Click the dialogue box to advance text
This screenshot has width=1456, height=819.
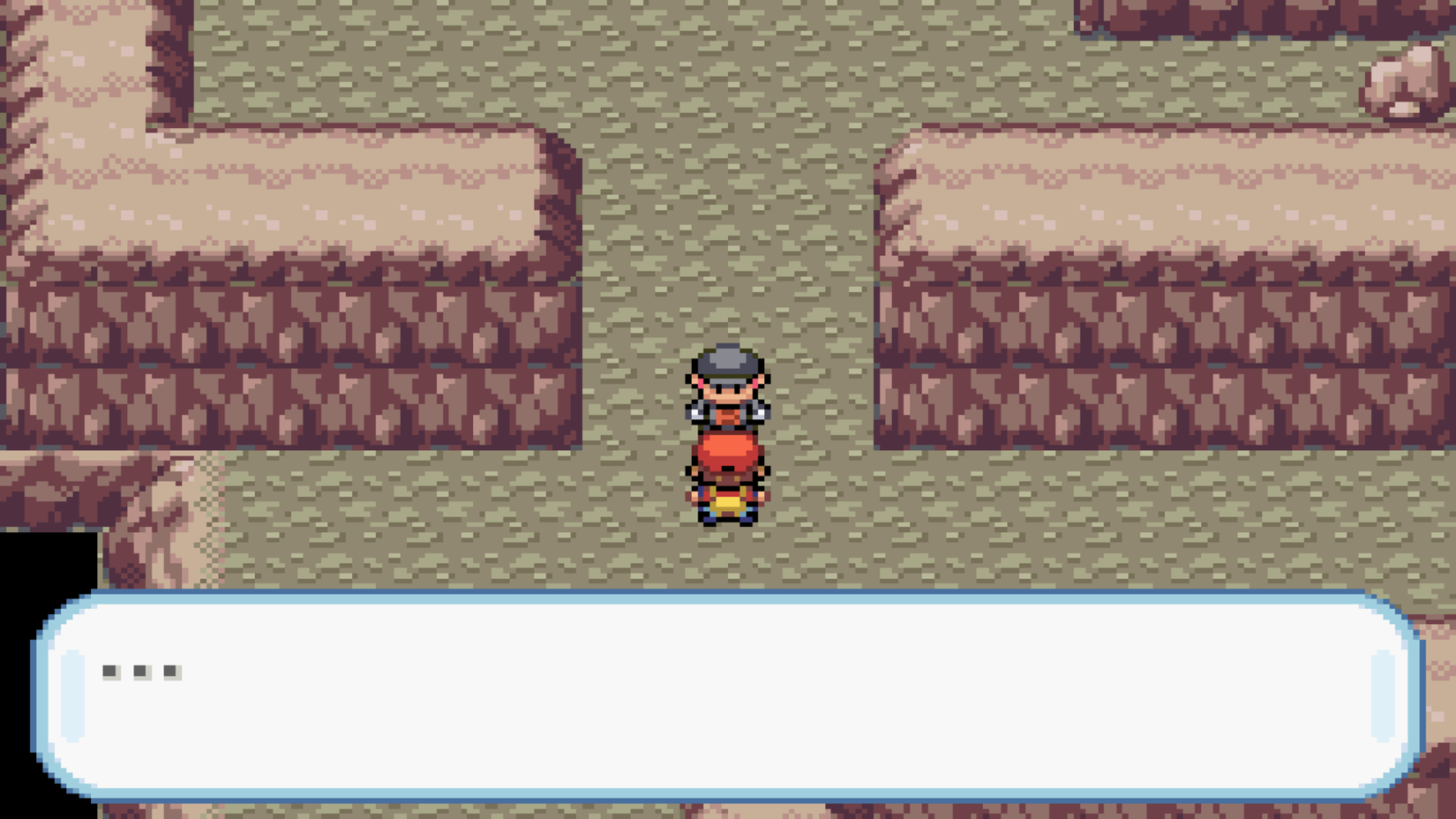724,697
